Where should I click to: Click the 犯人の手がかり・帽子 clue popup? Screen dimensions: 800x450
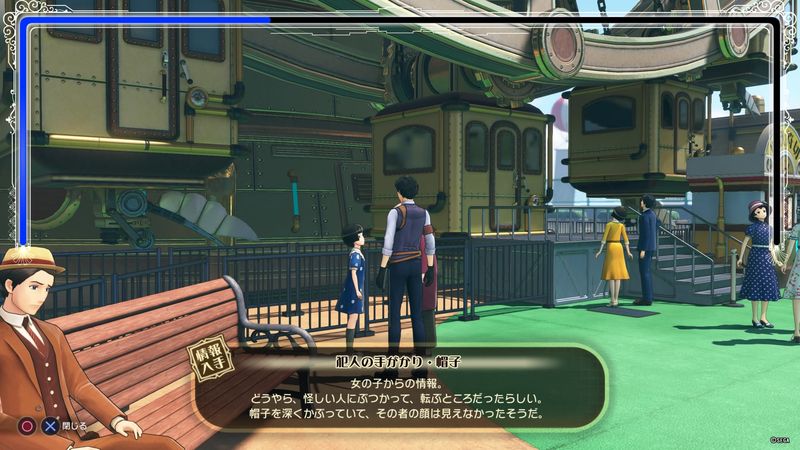click(x=400, y=390)
